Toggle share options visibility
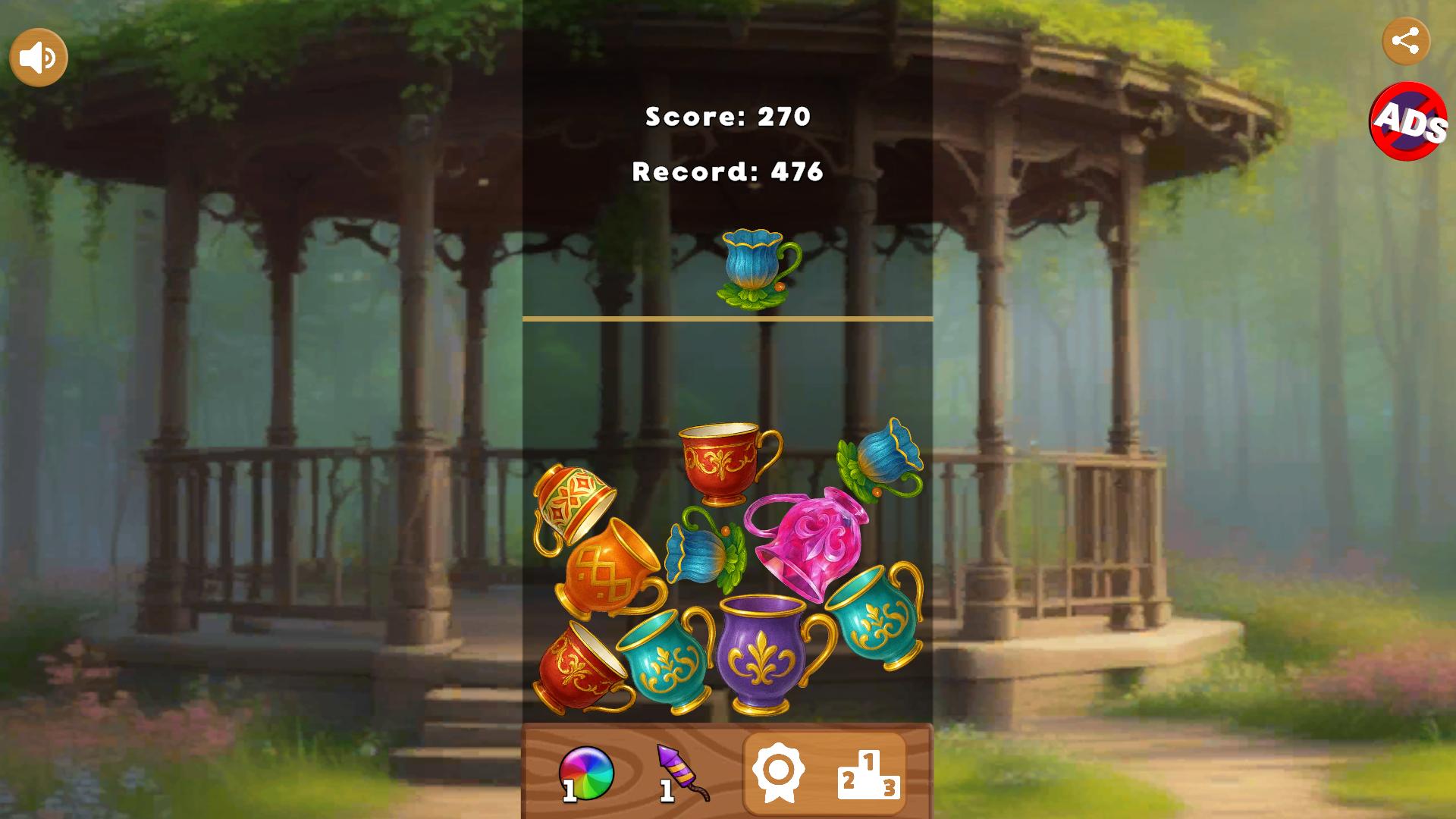Image resolution: width=1456 pixels, height=819 pixels. pos(1408,42)
